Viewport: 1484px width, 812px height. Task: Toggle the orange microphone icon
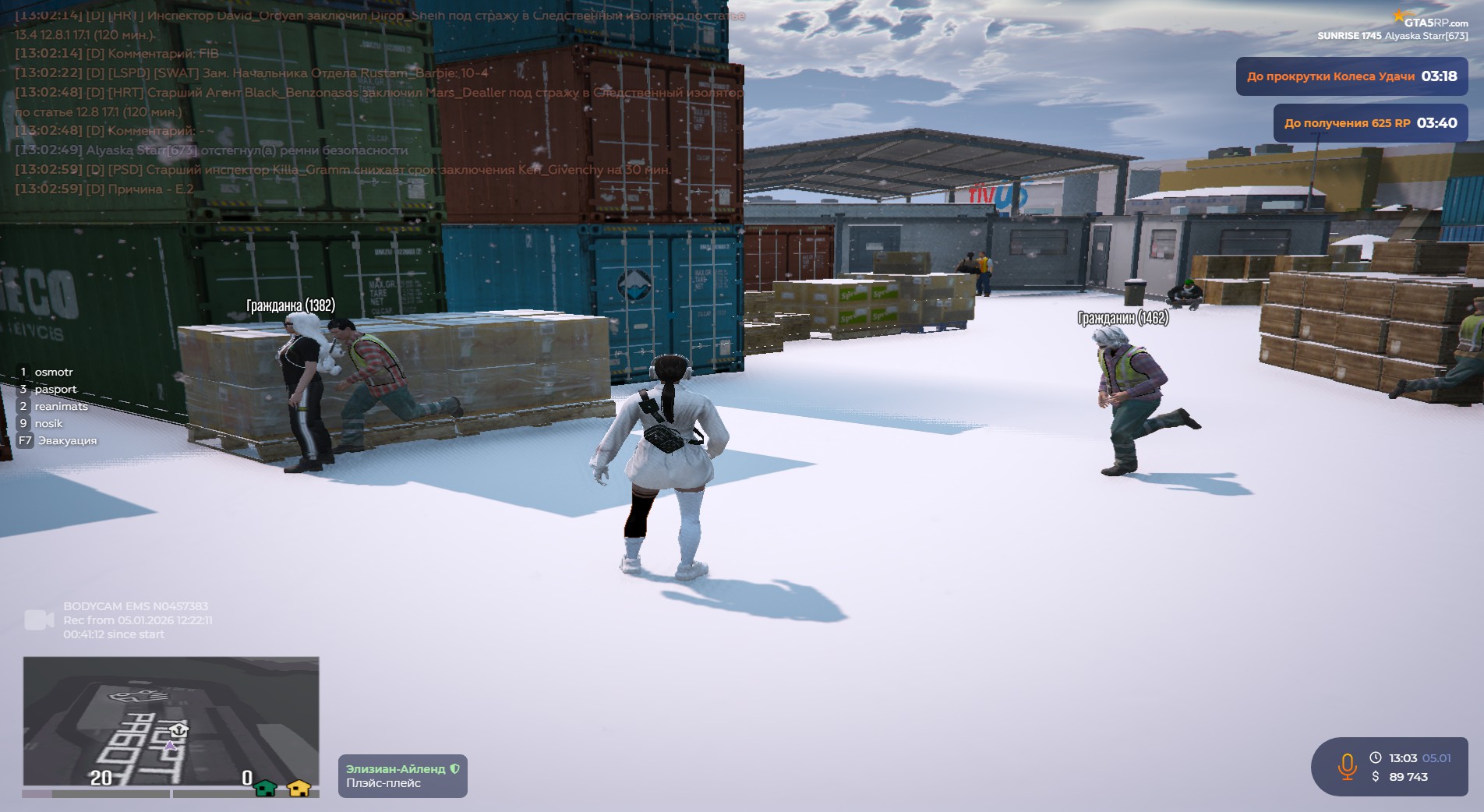point(1347,767)
